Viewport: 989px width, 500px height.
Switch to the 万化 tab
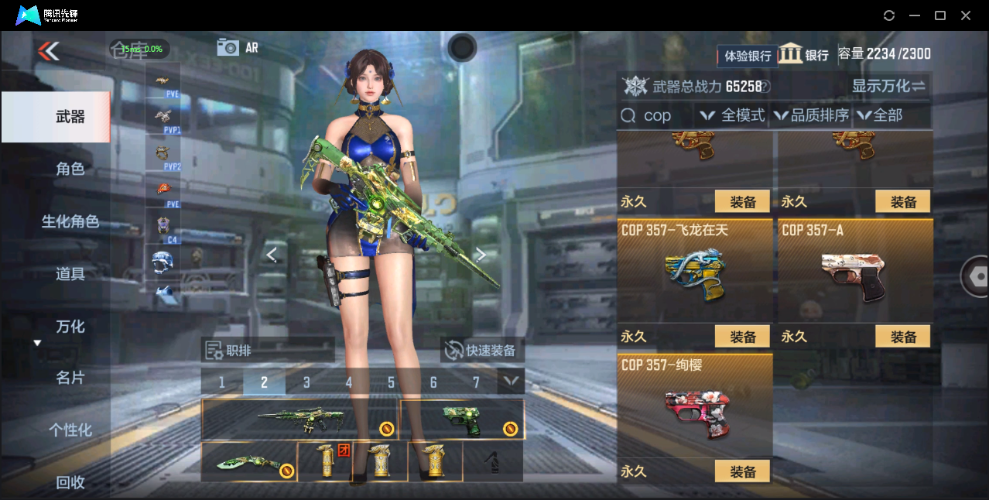click(x=69, y=326)
